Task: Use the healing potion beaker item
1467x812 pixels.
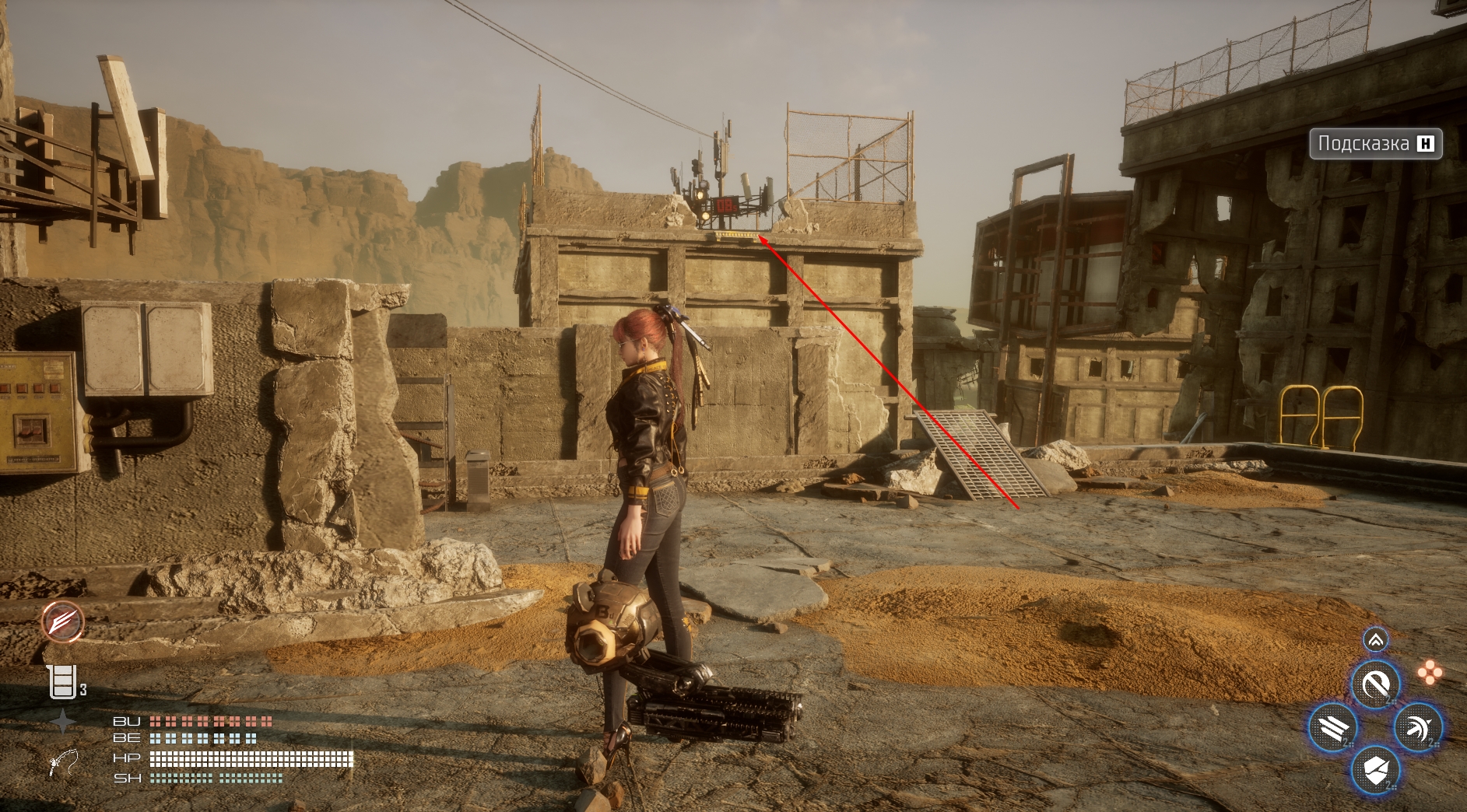Action: (62, 682)
